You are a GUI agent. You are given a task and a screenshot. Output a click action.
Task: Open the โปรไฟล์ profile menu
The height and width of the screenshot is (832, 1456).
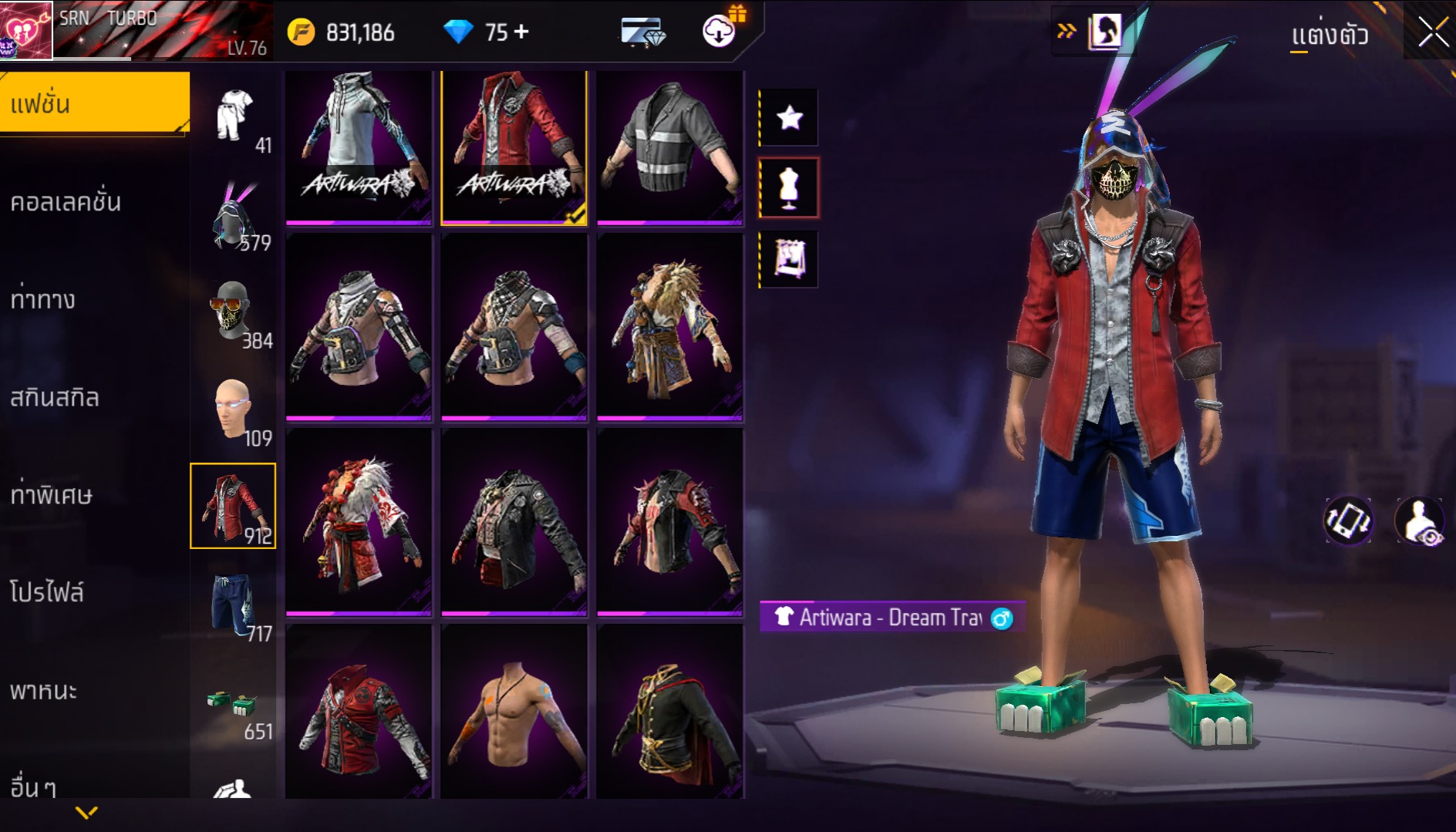47,592
